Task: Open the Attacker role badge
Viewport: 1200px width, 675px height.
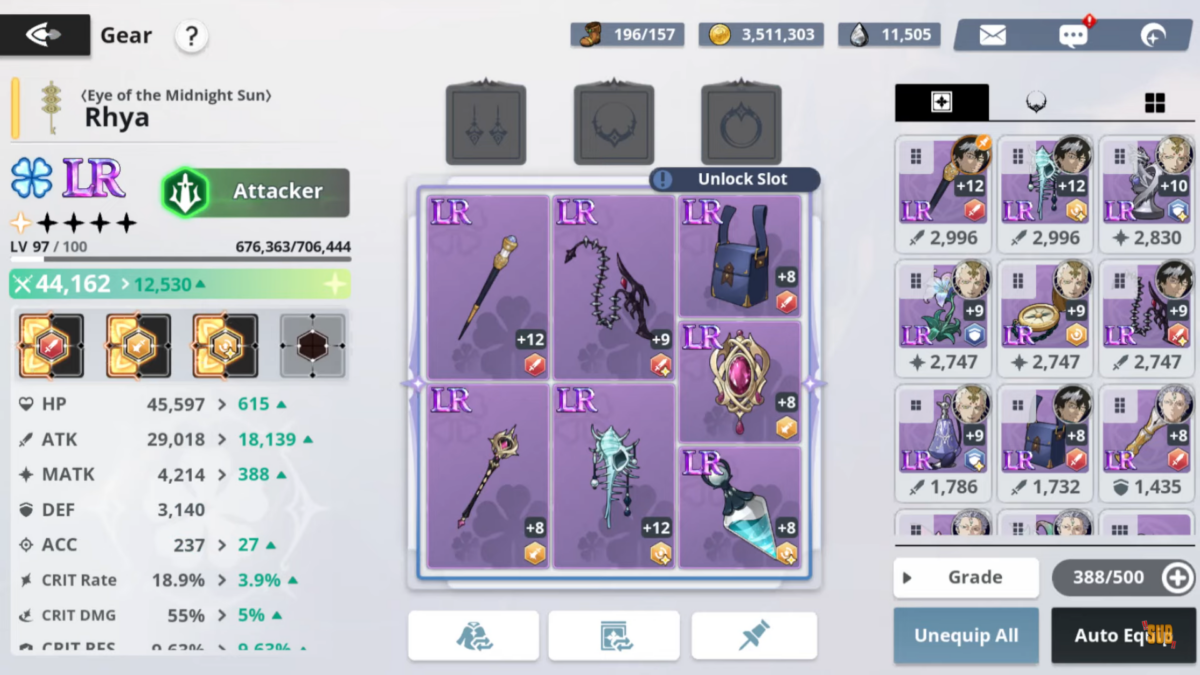Action: pos(256,192)
